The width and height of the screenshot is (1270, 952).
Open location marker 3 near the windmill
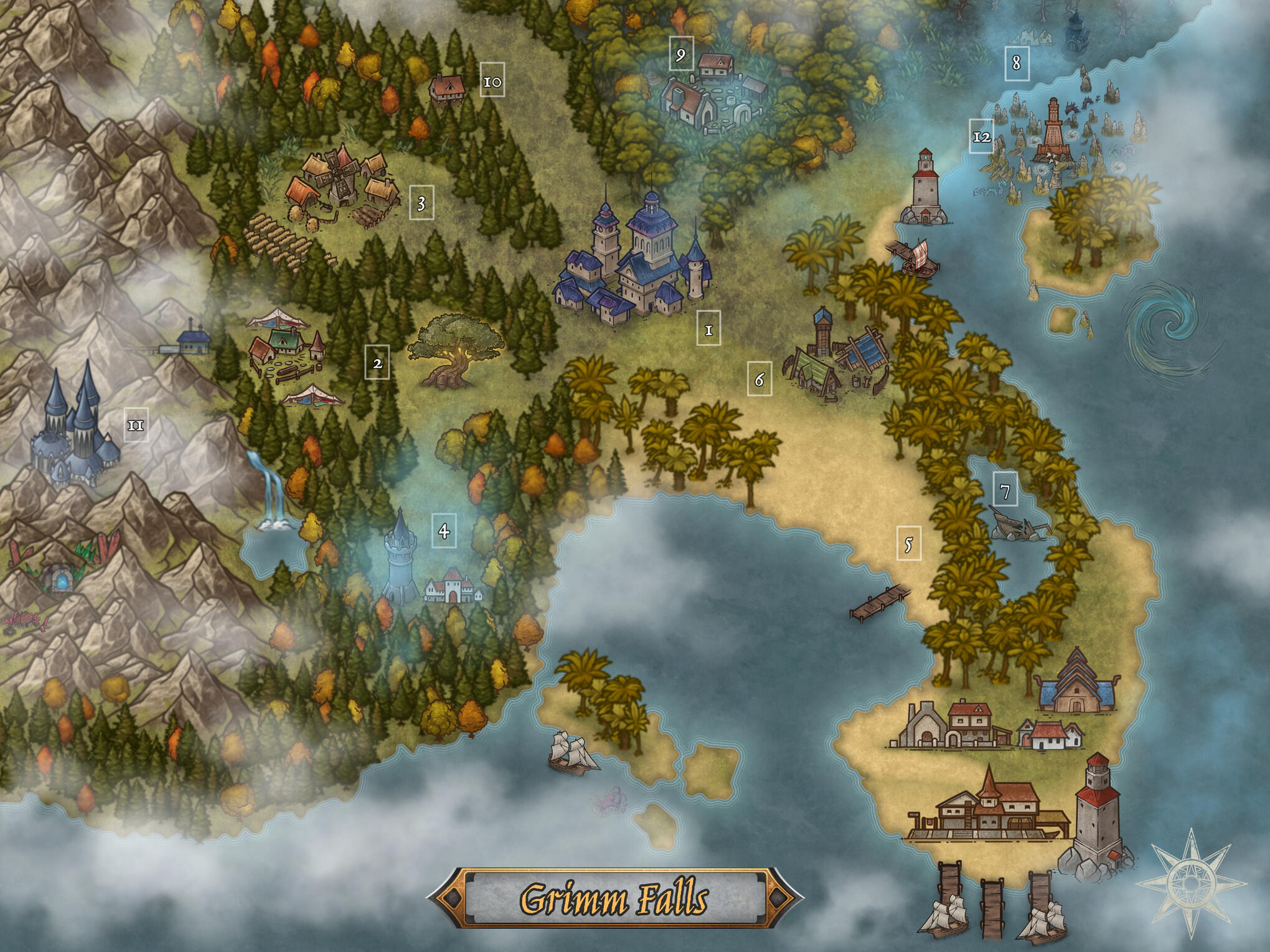[x=421, y=203]
